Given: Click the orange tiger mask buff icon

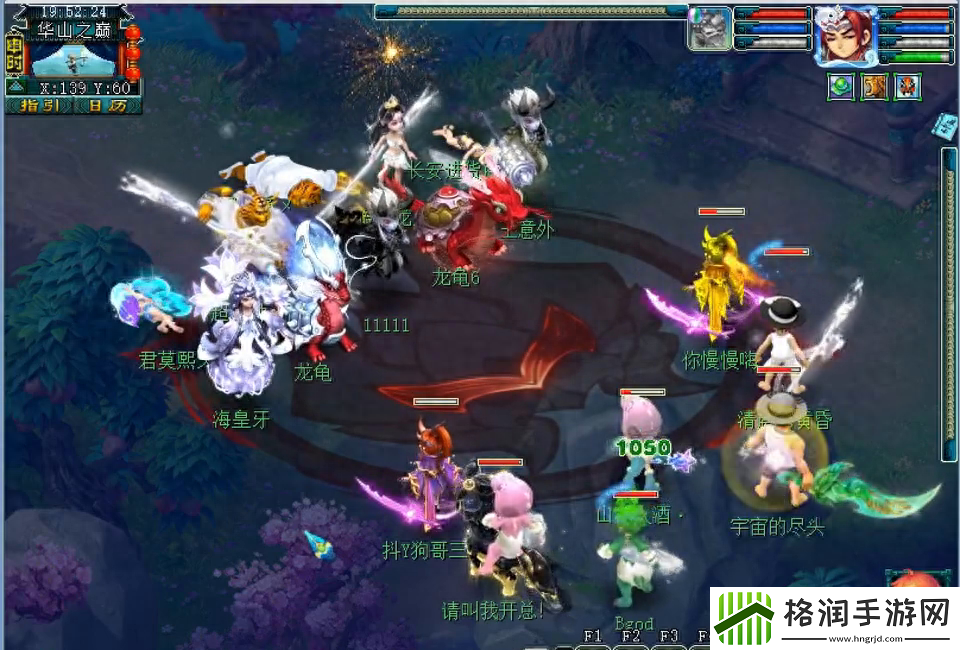Looking at the screenshot, I should (x=908, y=87).
